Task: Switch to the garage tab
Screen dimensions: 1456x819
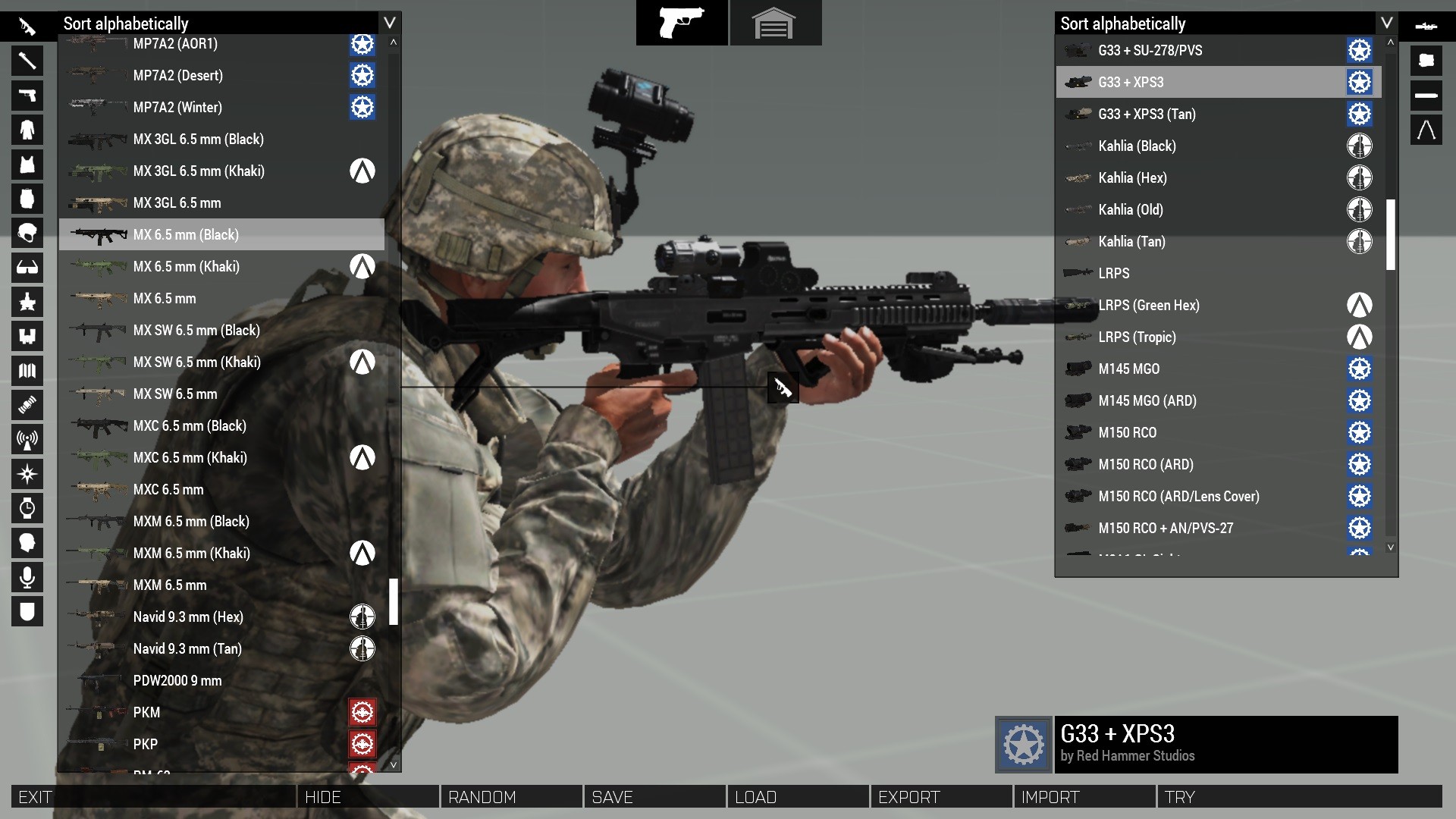Action: click(774, 24)
